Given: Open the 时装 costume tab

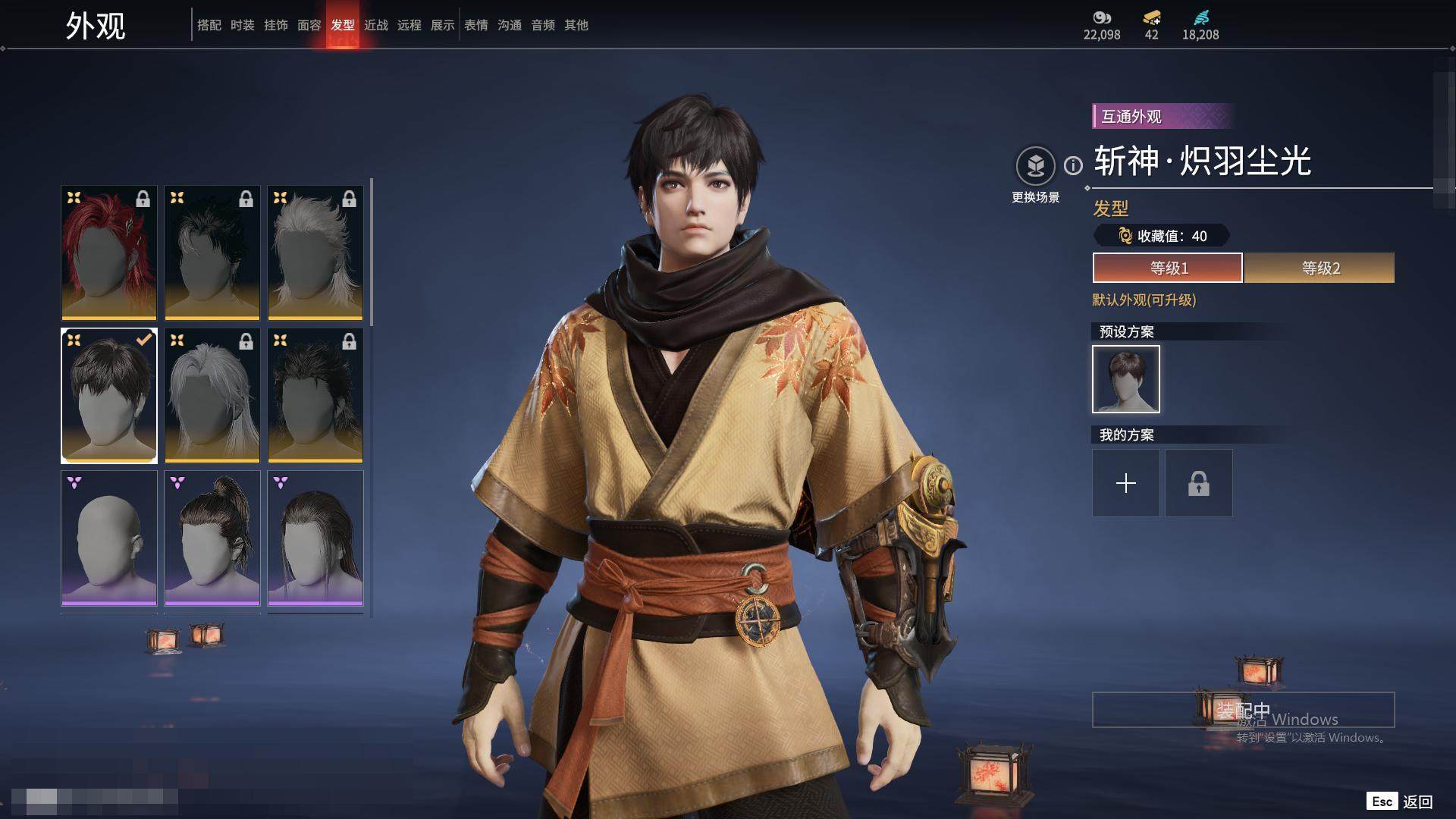Looking at the screenshot, I should pyautogui.click(x=243, y=25).
